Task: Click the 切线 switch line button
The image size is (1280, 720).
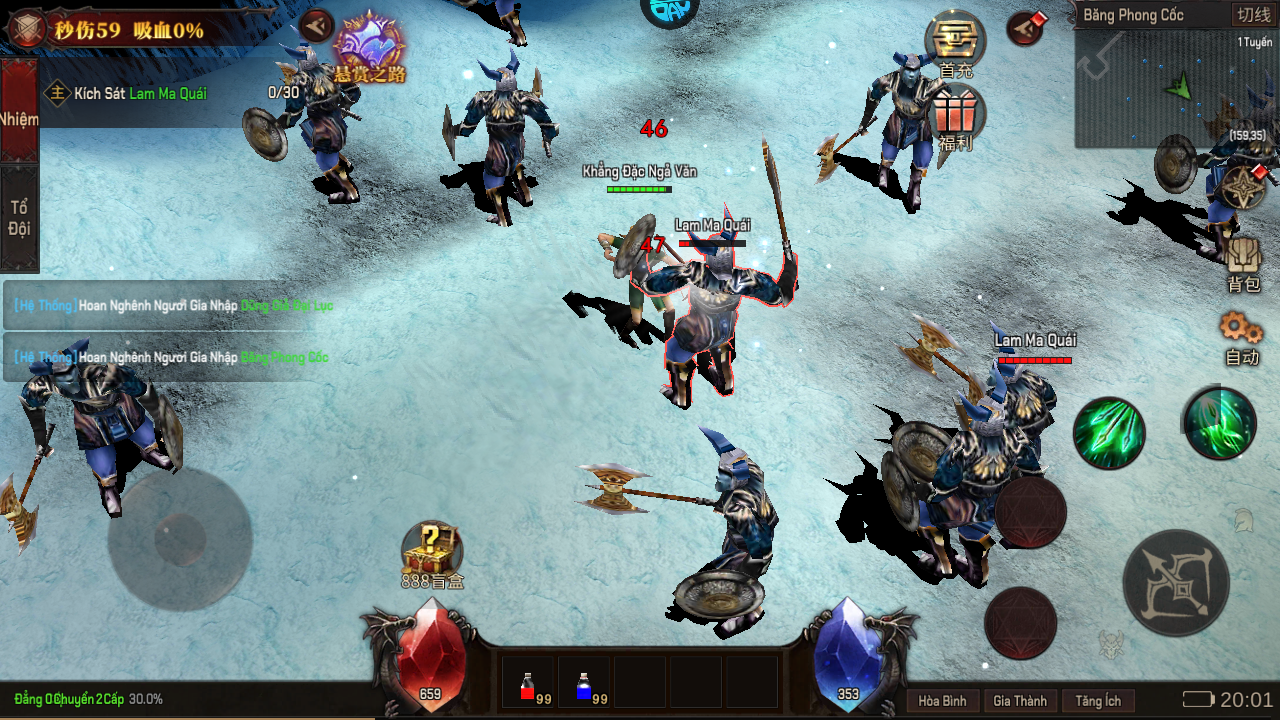Action: tap(1254, 15)
